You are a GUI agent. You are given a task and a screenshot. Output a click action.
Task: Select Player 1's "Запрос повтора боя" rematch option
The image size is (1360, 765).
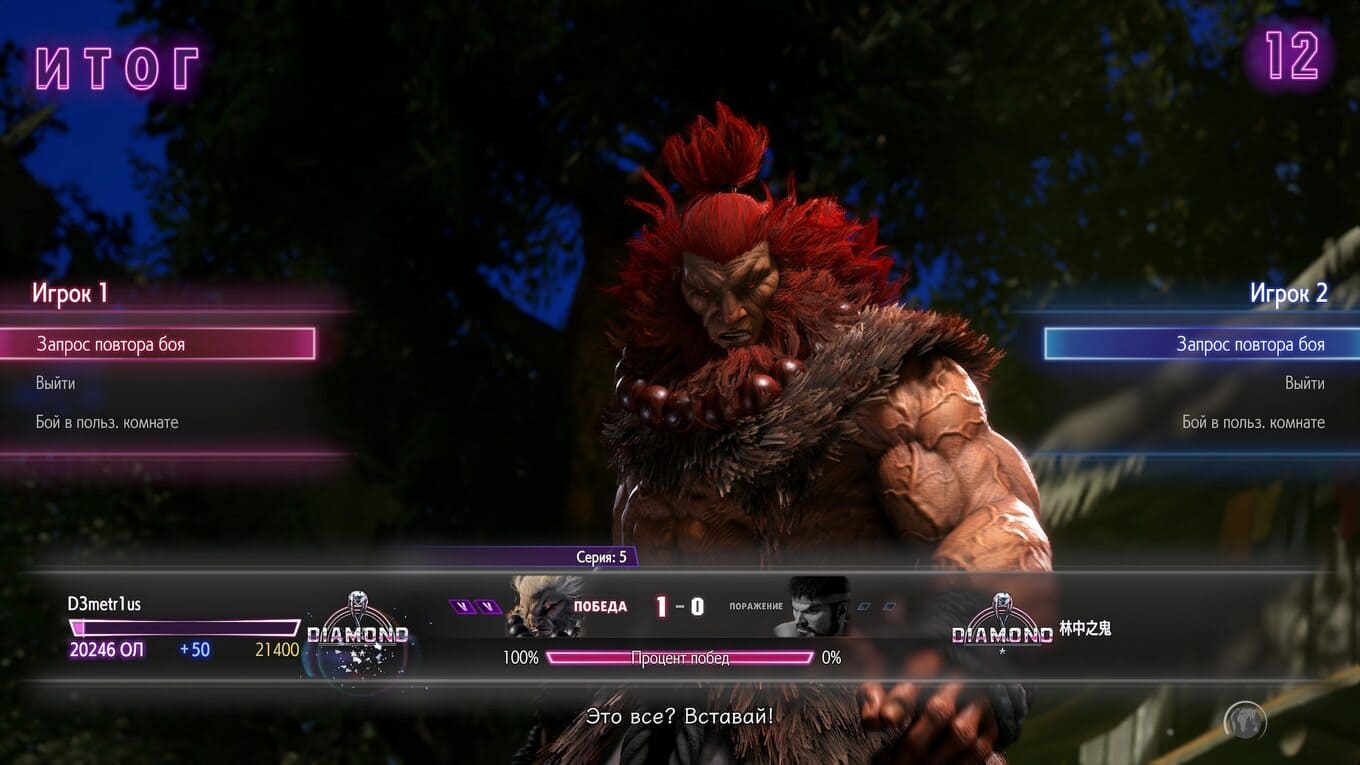coord(158,344)
